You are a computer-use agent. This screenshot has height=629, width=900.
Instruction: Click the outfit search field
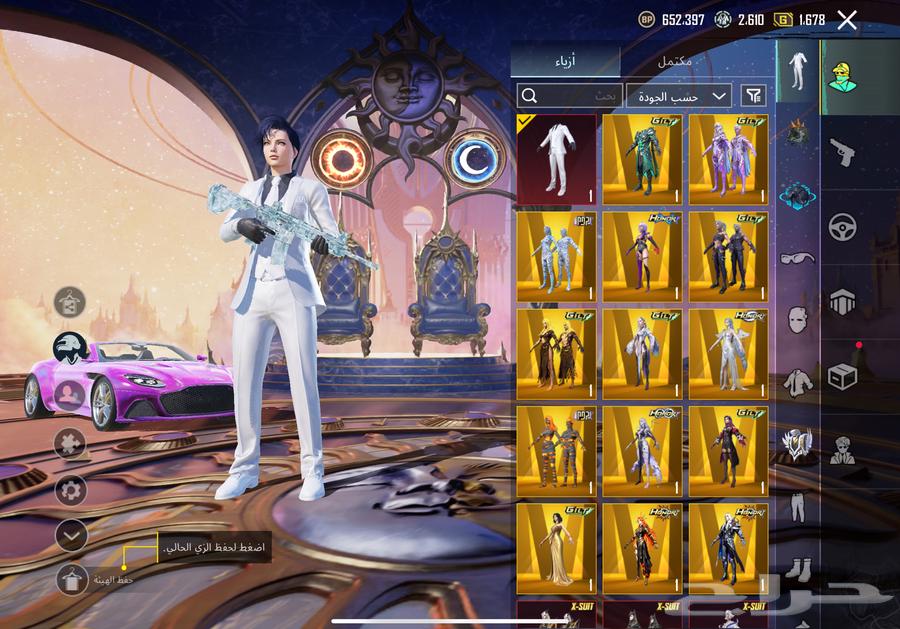coord(570,96)
